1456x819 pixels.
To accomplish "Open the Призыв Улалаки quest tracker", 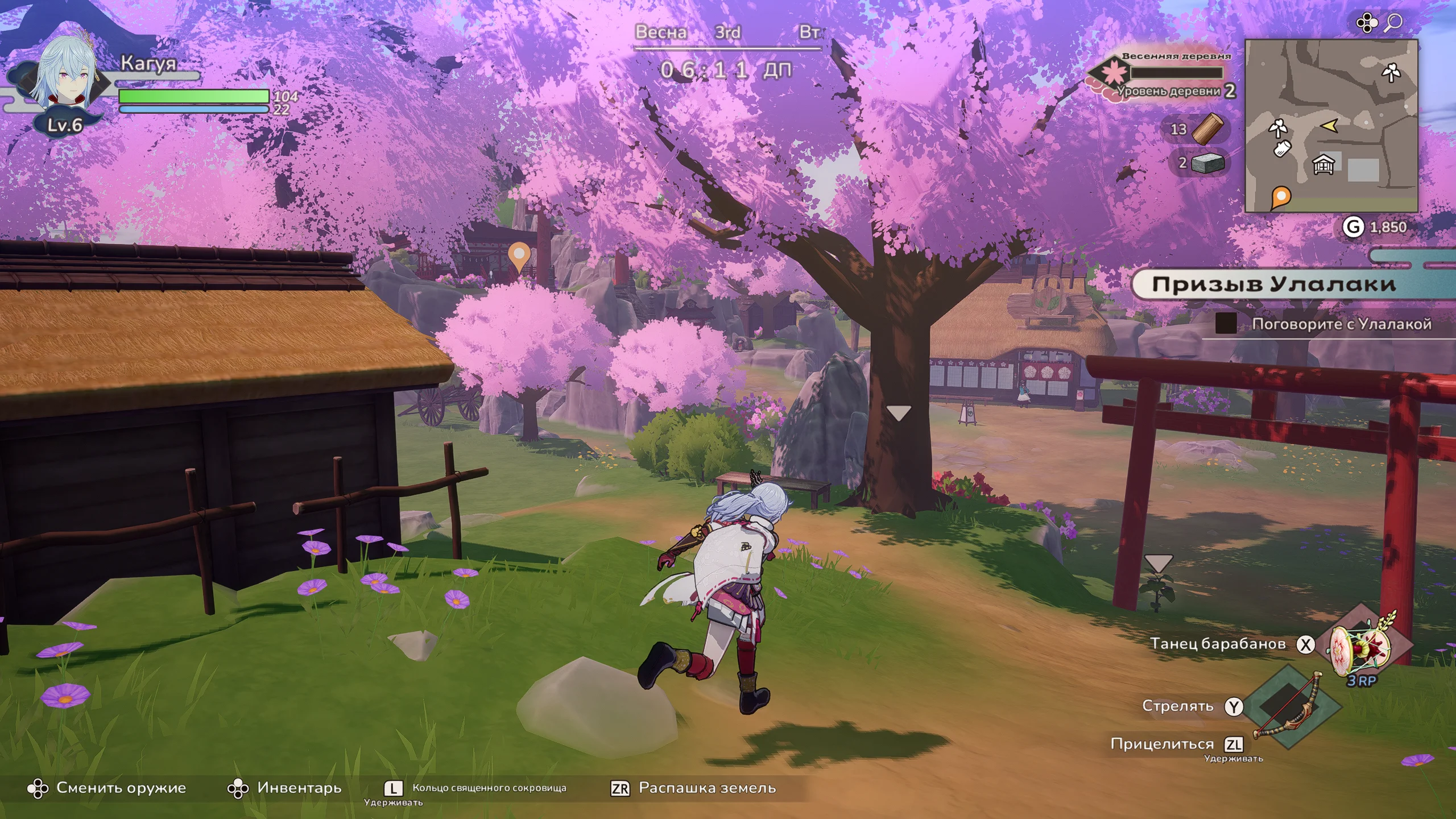I will click(1274, 284).
